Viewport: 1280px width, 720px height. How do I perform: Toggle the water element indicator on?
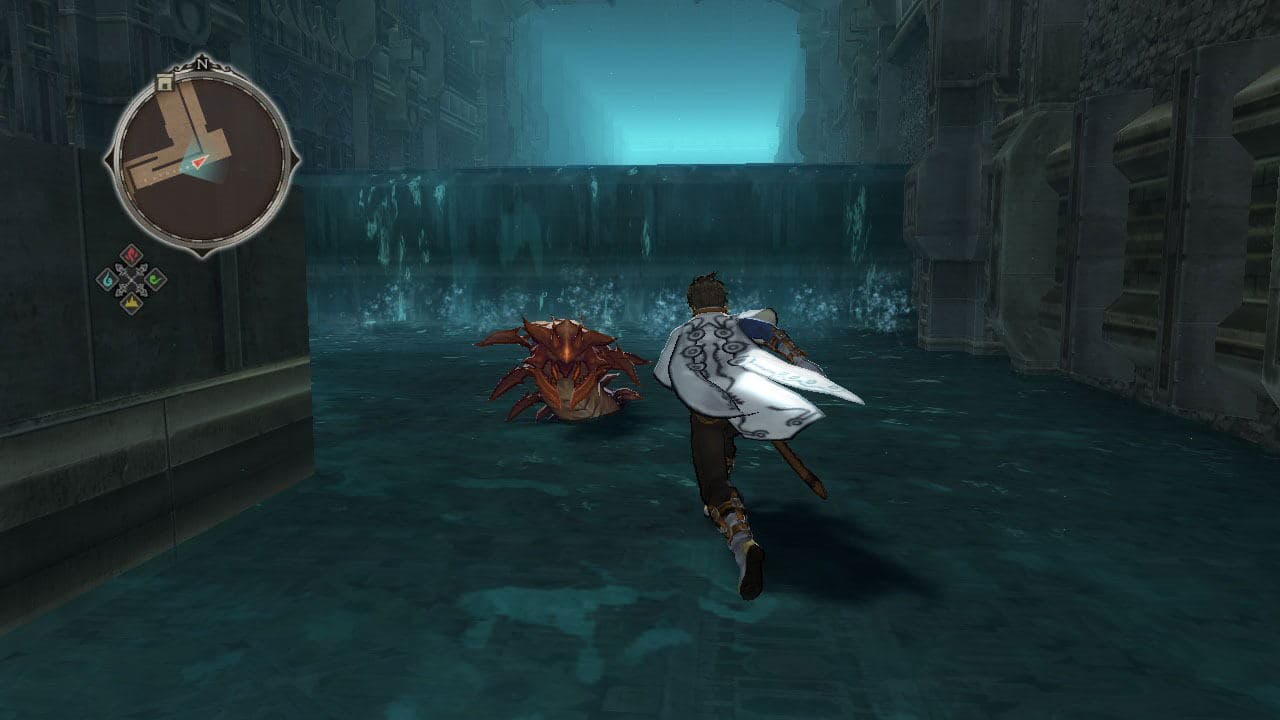click(x=107, y=280)
